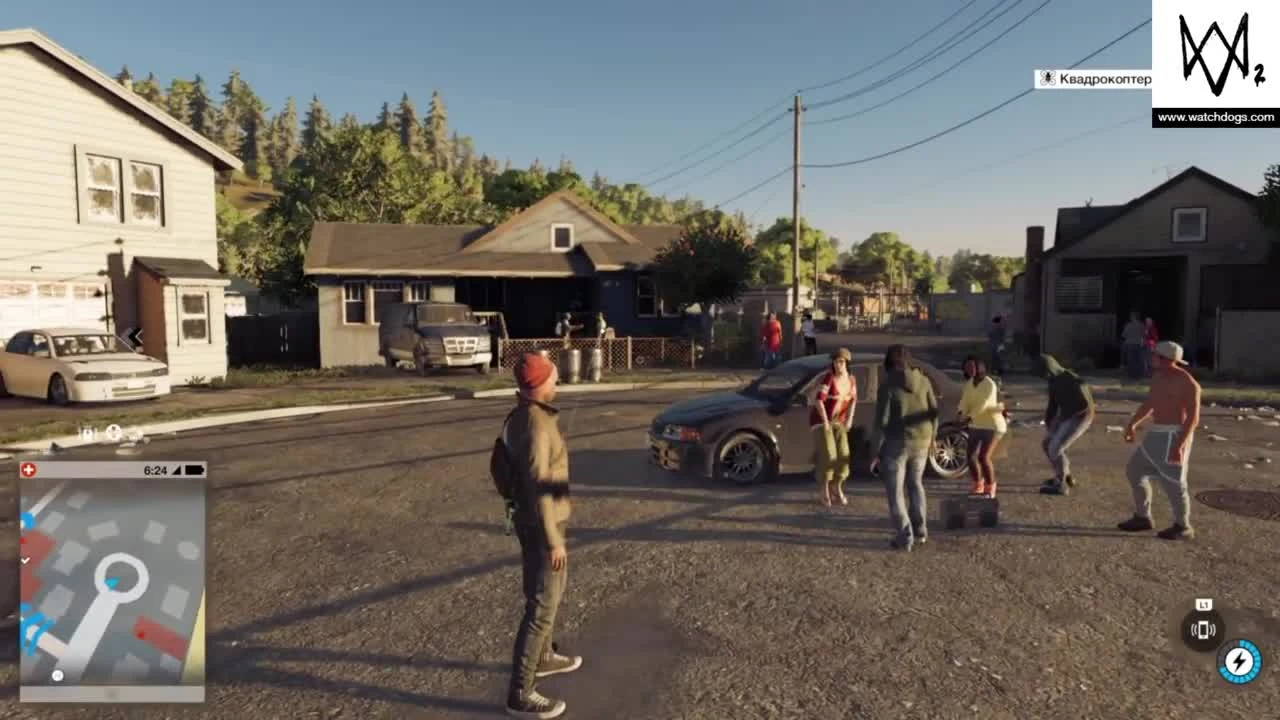Click the signal strength icon next to the clock
This screenshot has width=1280, height=720.
(x=178, y=469)
